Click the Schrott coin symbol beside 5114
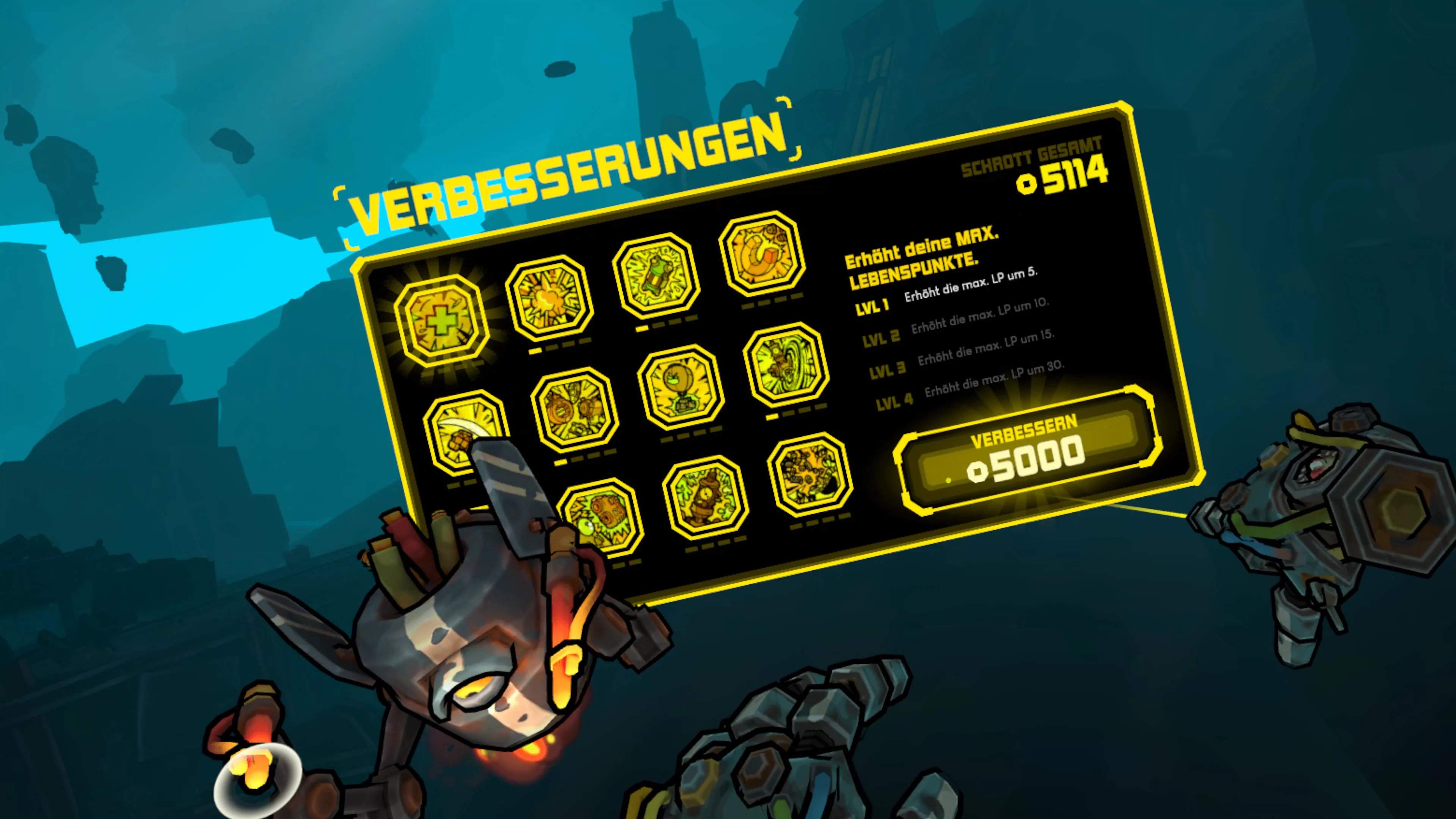Image resolution: width=1456 pixels, height=819 pixels. pos(1028,185)
